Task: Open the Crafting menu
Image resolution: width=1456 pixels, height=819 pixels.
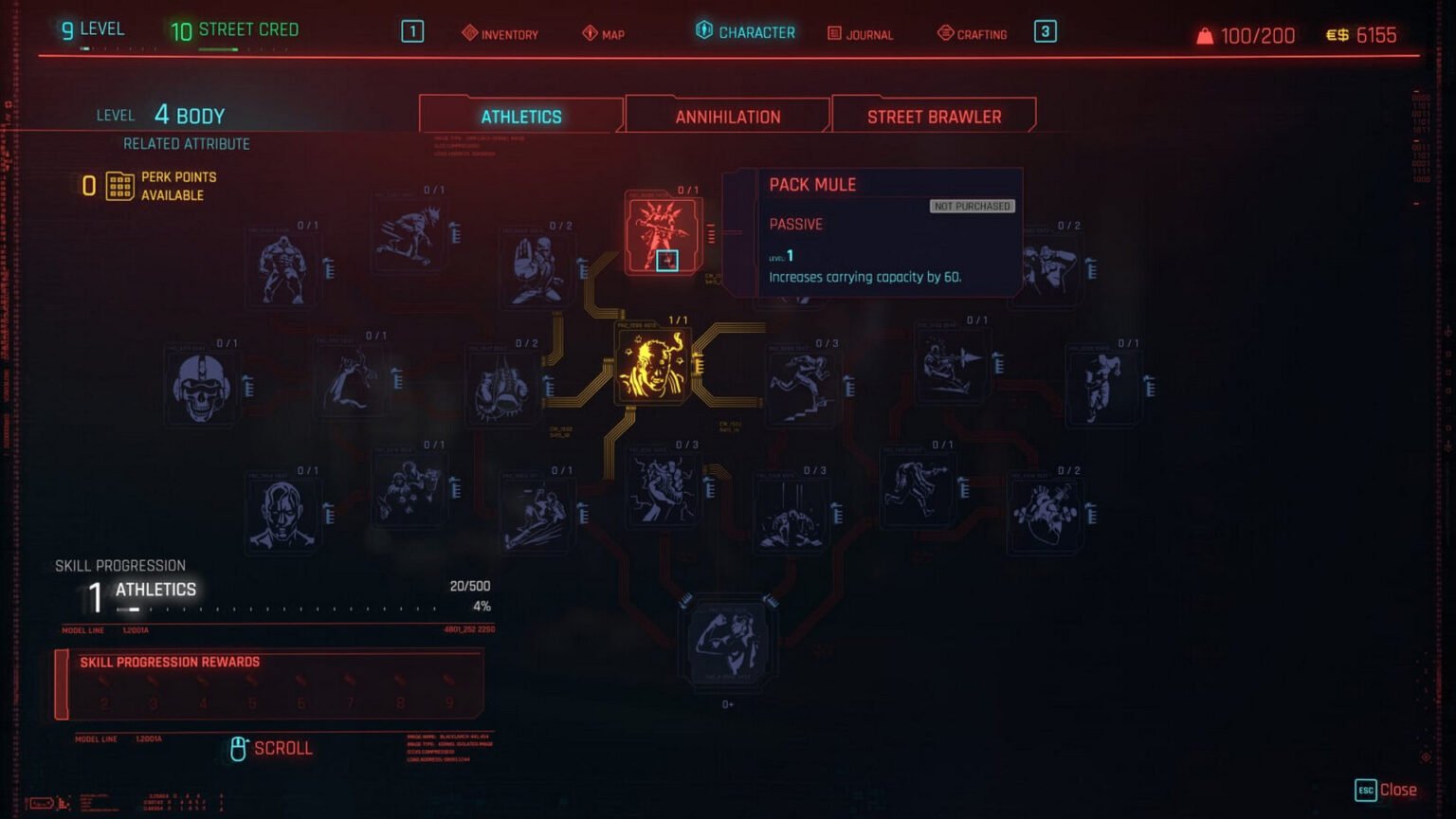Action: 972,34
